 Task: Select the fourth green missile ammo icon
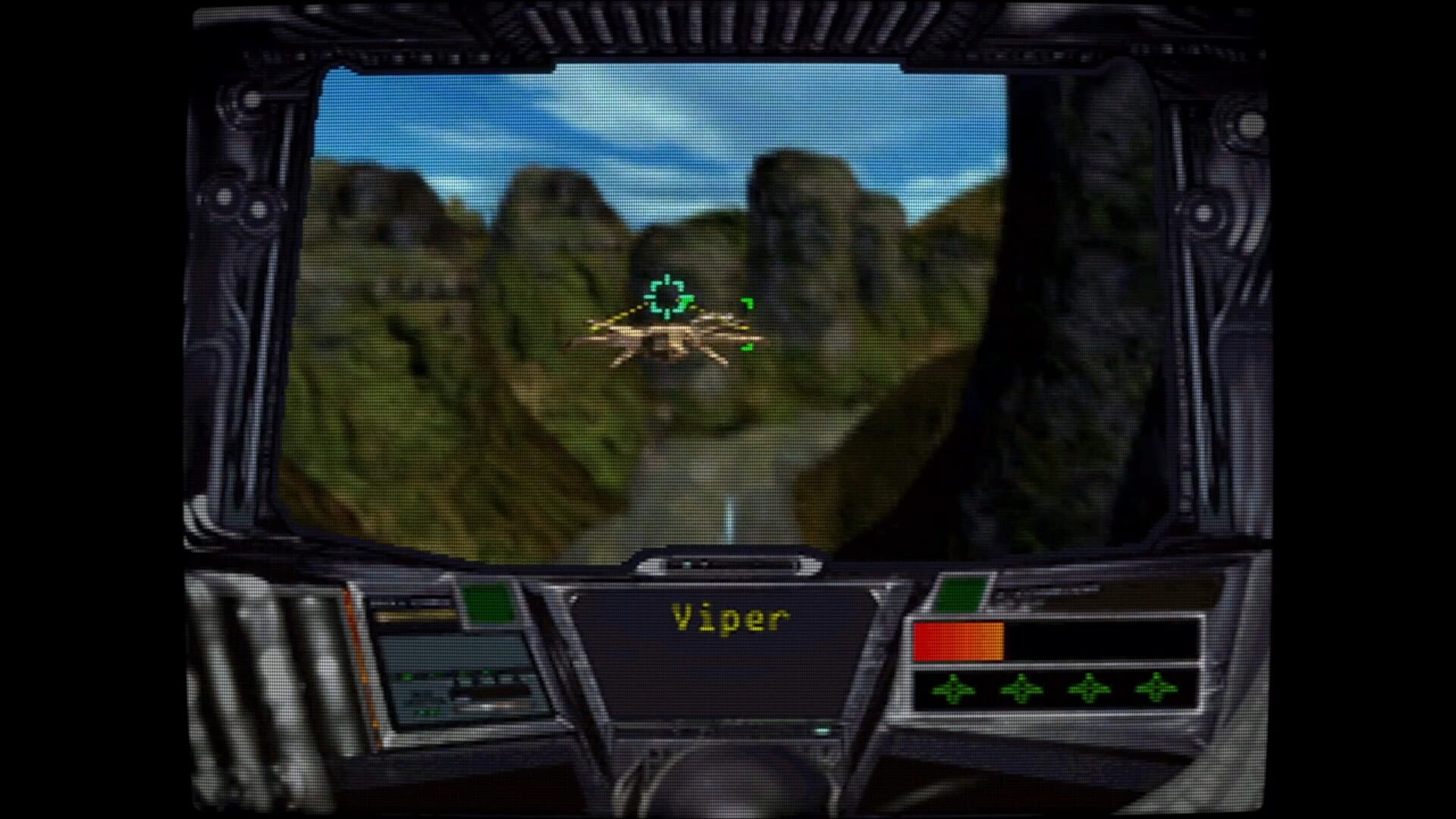(1155, 691)
